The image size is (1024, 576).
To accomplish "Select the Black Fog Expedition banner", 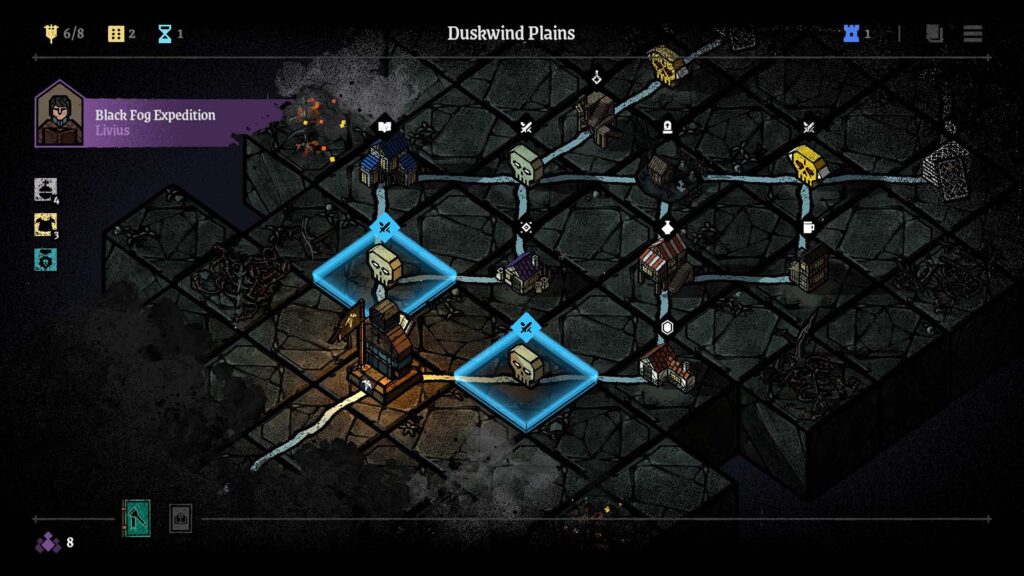I will [x=160, y=122].
